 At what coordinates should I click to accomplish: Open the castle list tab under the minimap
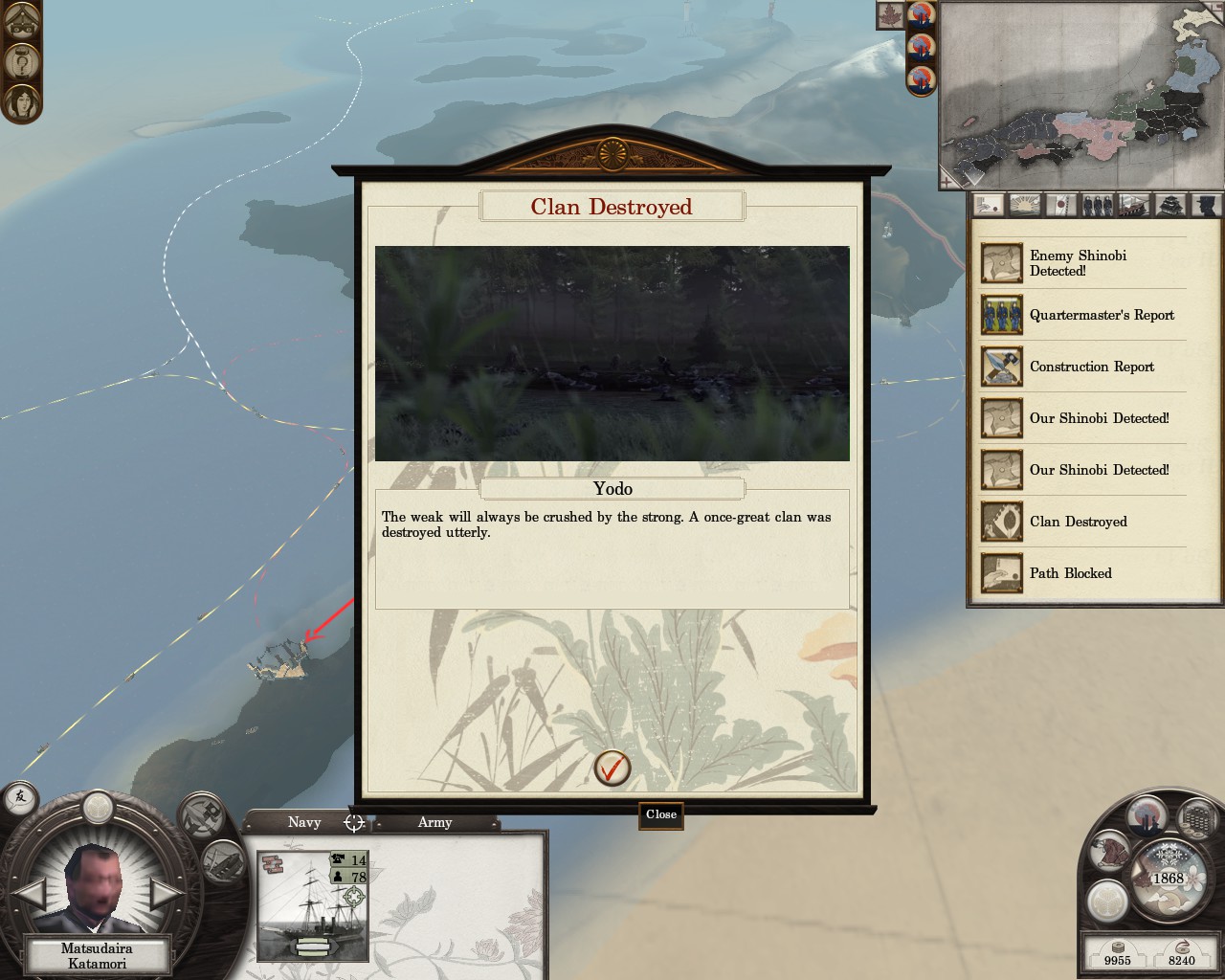click(x=1171, y=205)
